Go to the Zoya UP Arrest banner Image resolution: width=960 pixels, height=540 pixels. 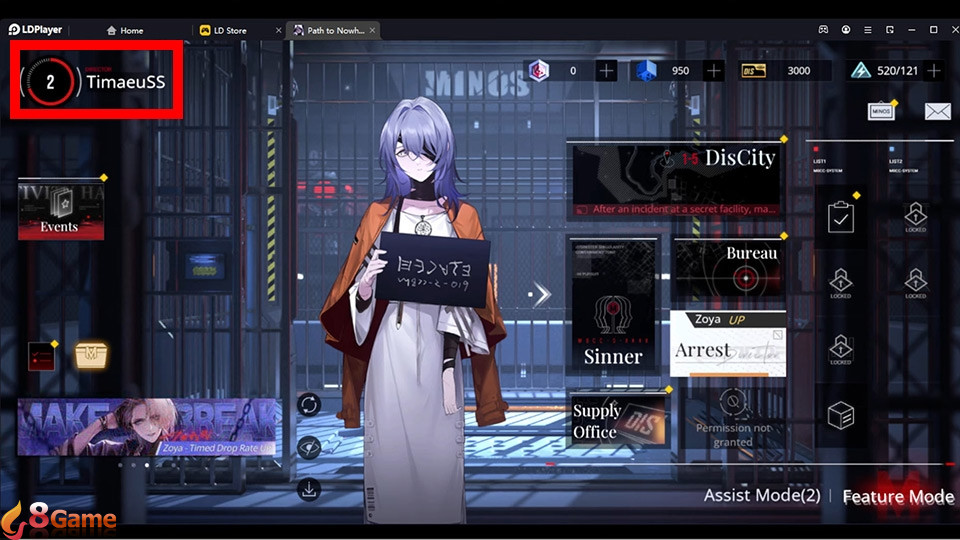click(728, 343)
